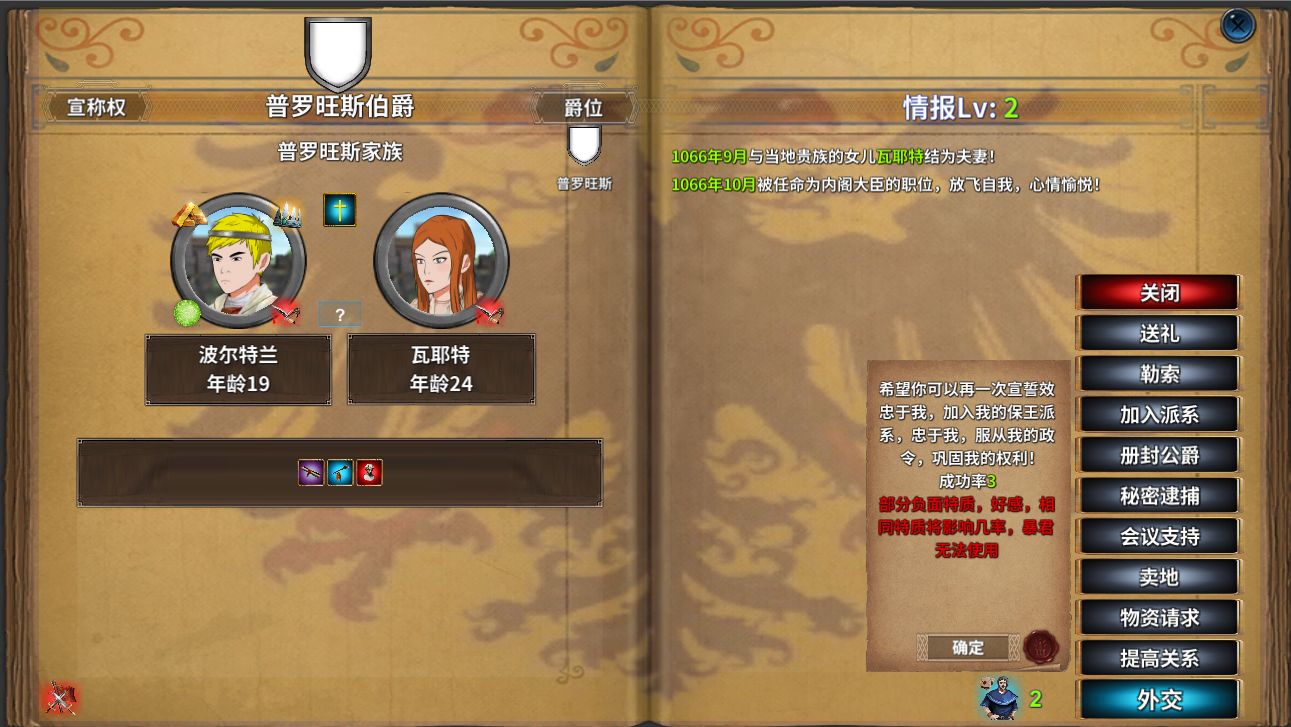
Task: Click 加入派系 to join the faction
Action: (x=1157, y=414)
